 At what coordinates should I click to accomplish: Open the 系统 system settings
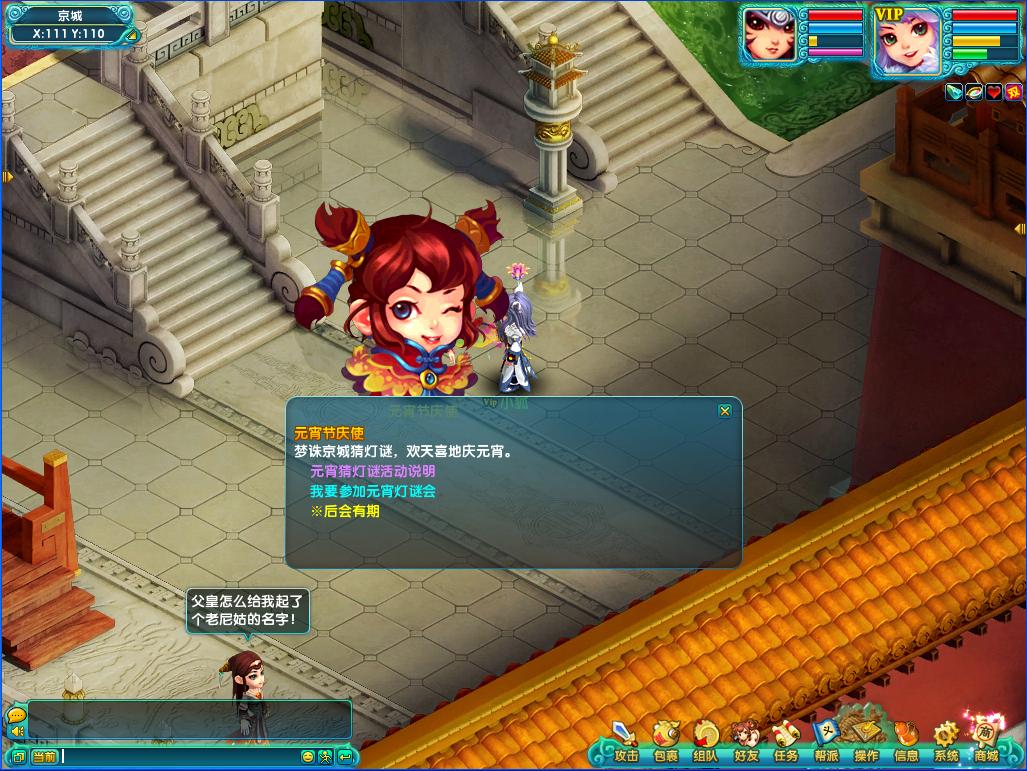pyautogui.click(x=946, y=742)
